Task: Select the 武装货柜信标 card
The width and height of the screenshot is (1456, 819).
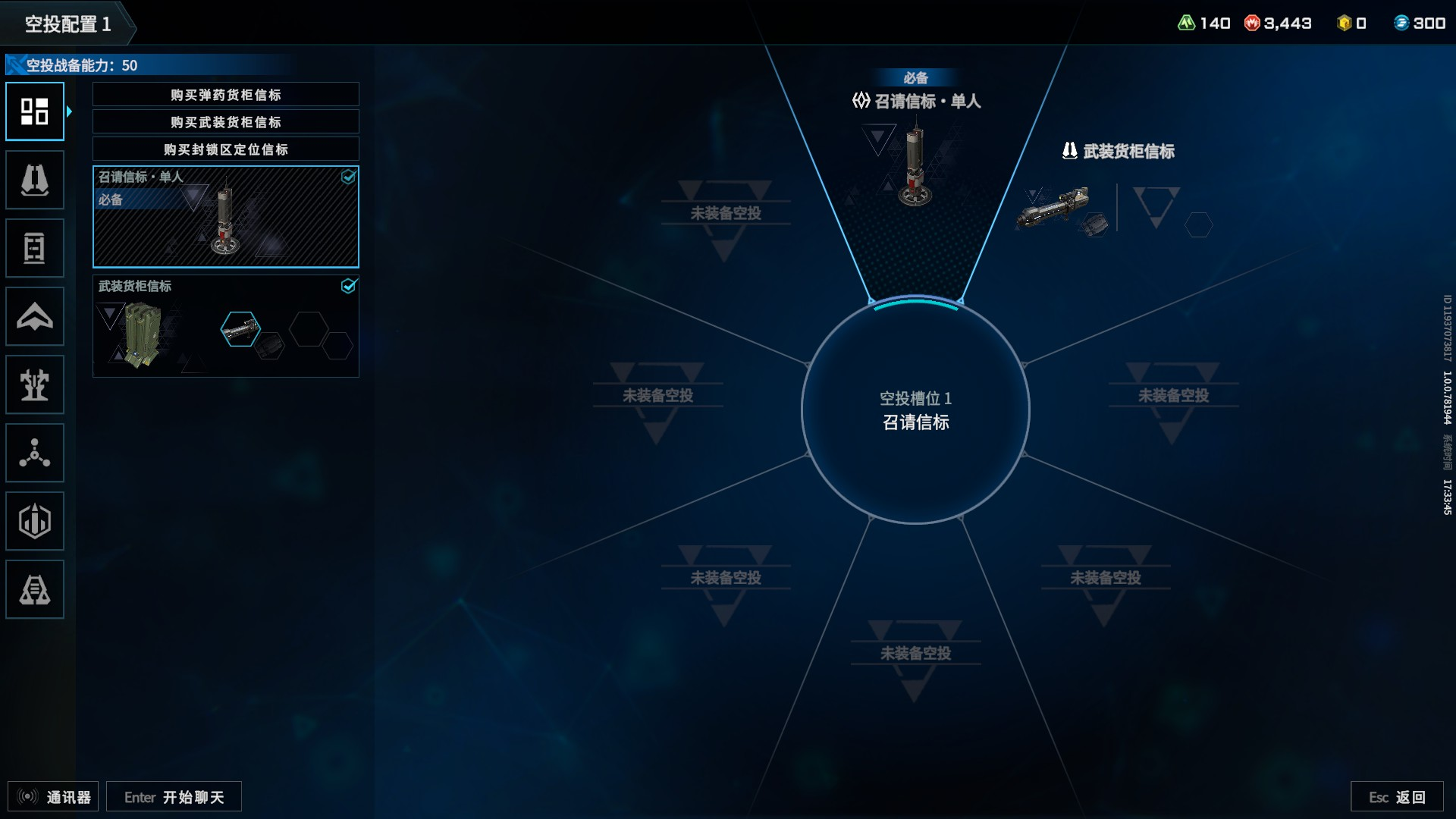Action: click(225, 326)
